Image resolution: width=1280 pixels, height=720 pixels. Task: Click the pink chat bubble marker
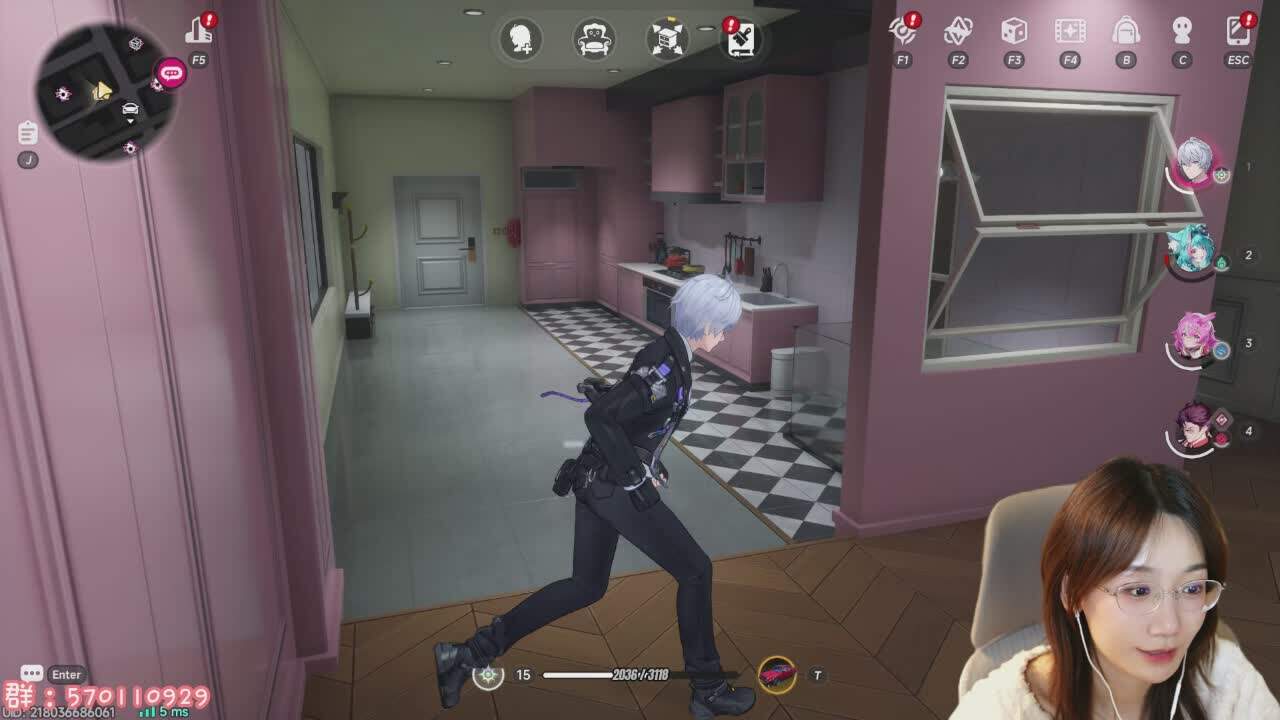171,73
